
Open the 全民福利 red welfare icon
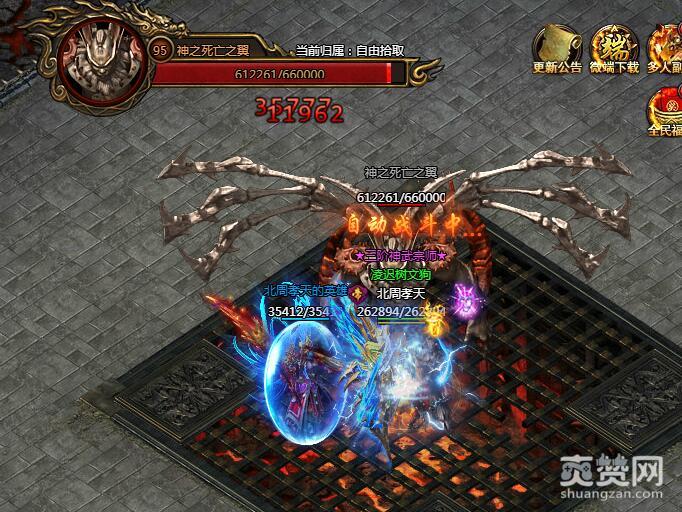pos(665,105)
